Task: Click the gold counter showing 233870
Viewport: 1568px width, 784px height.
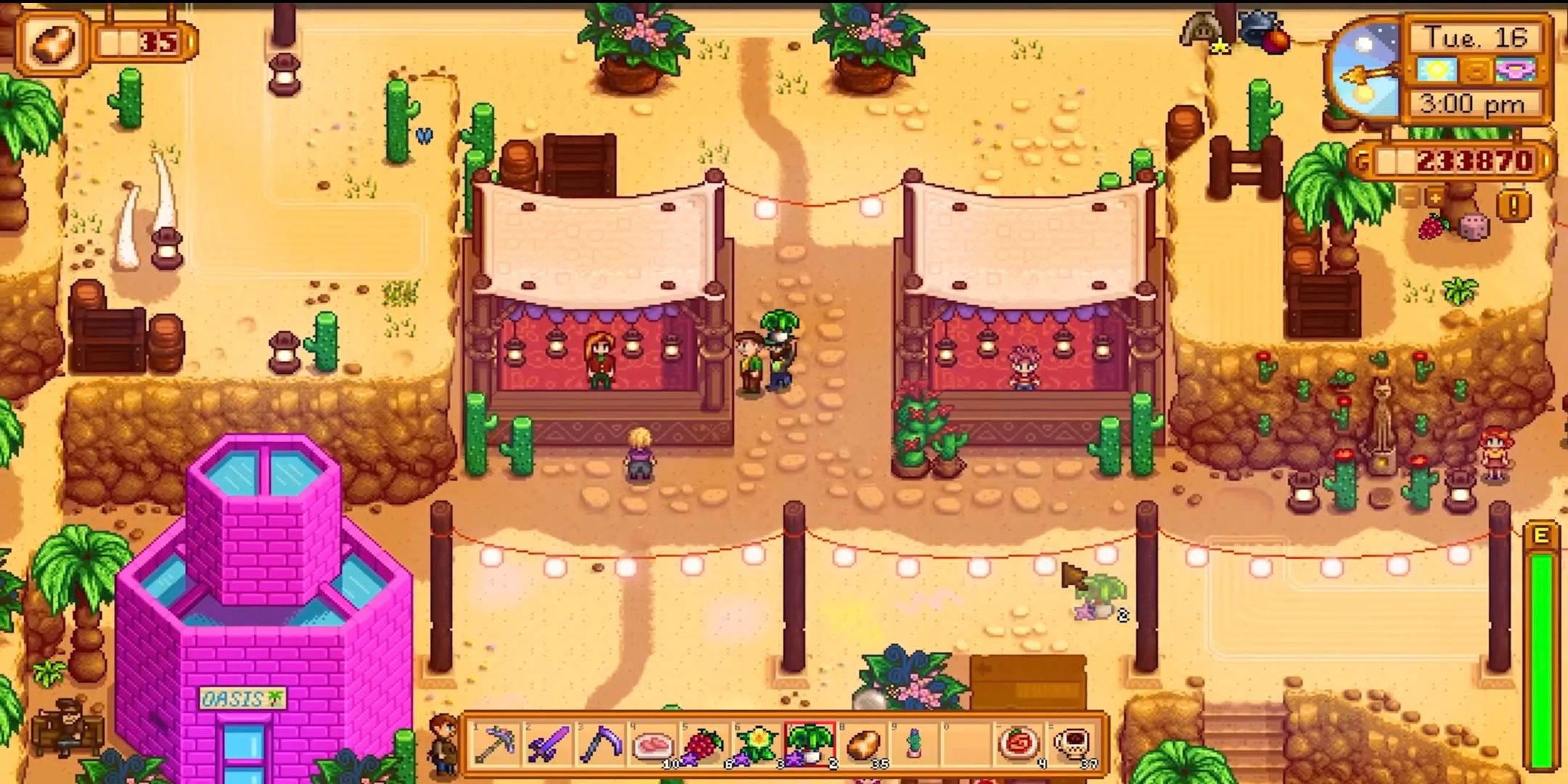Action: 1461,160
